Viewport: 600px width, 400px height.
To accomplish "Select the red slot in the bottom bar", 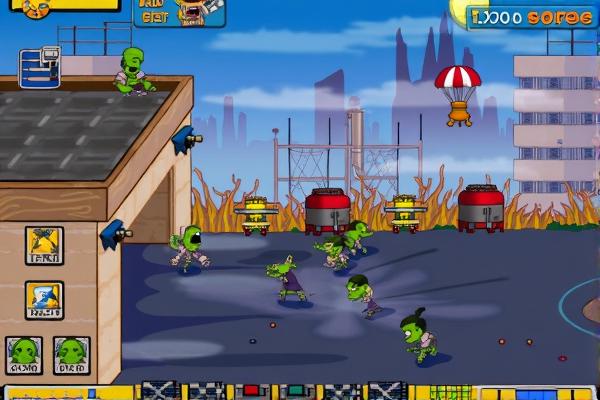I will click(x=251, y=390).
